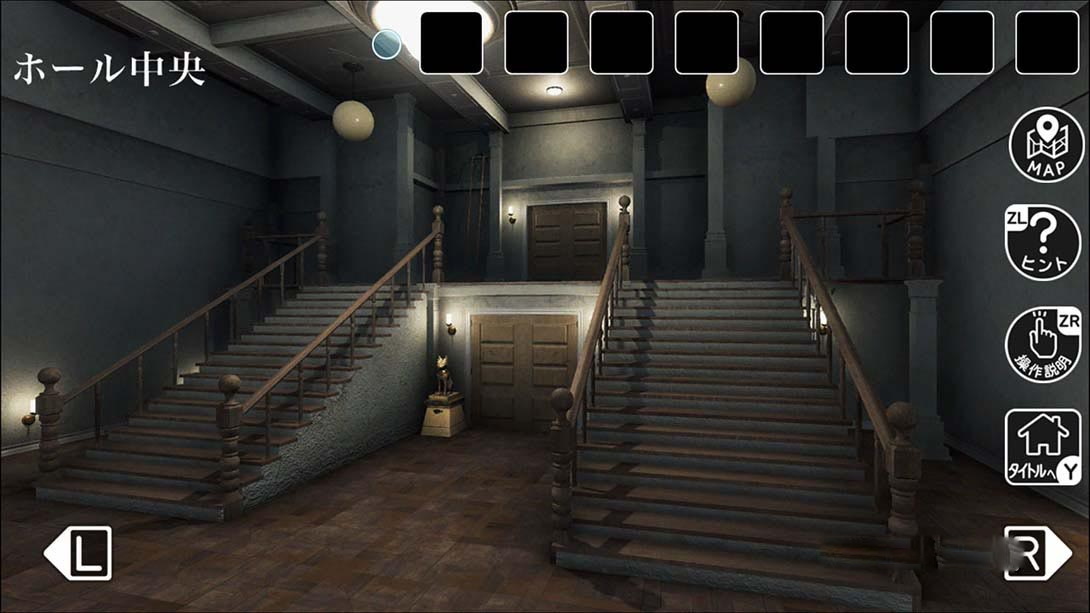Return to title with タイトルへ button

(1043, 447)
